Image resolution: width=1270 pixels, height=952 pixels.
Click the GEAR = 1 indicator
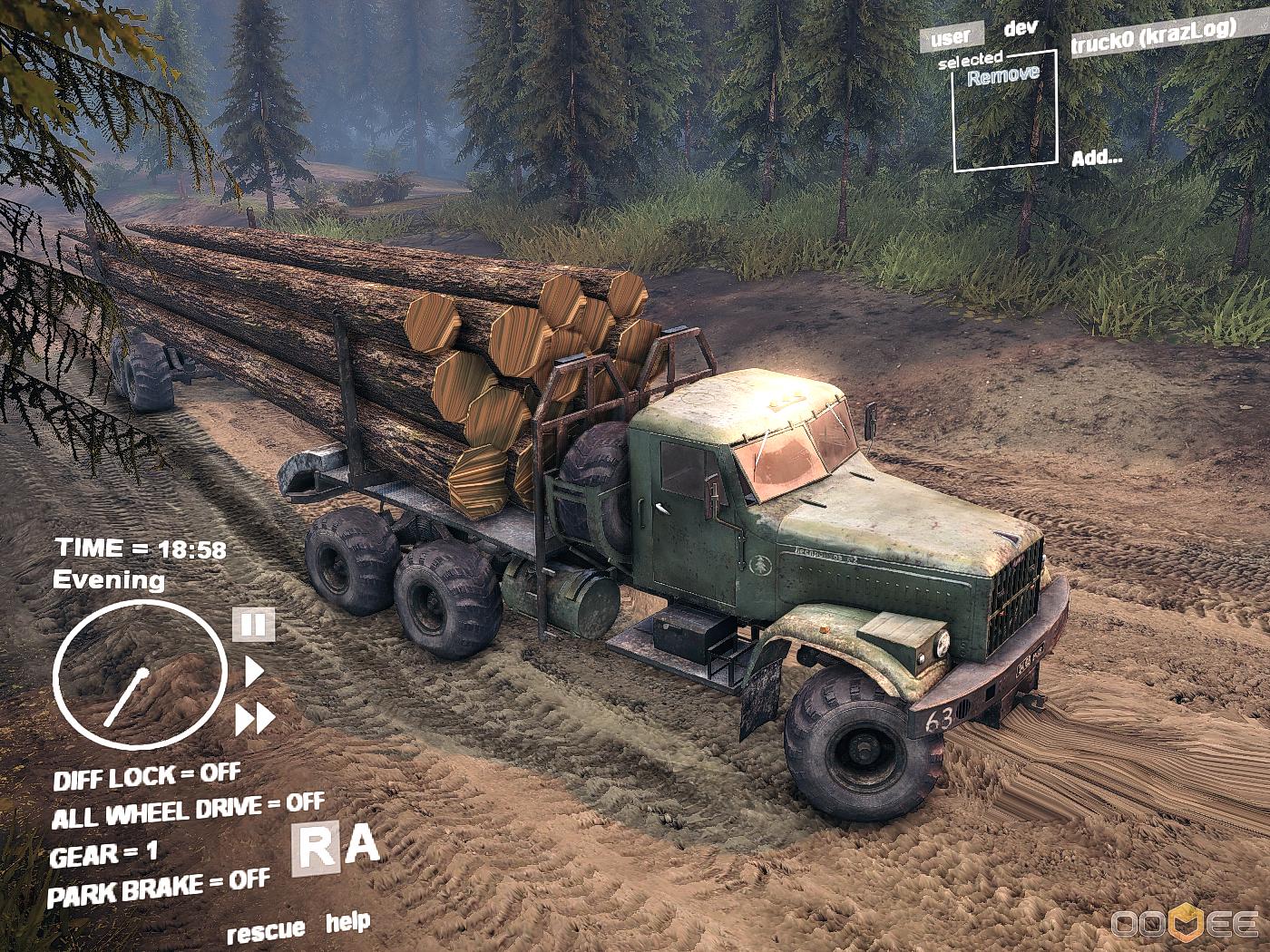tap(103, 854)
